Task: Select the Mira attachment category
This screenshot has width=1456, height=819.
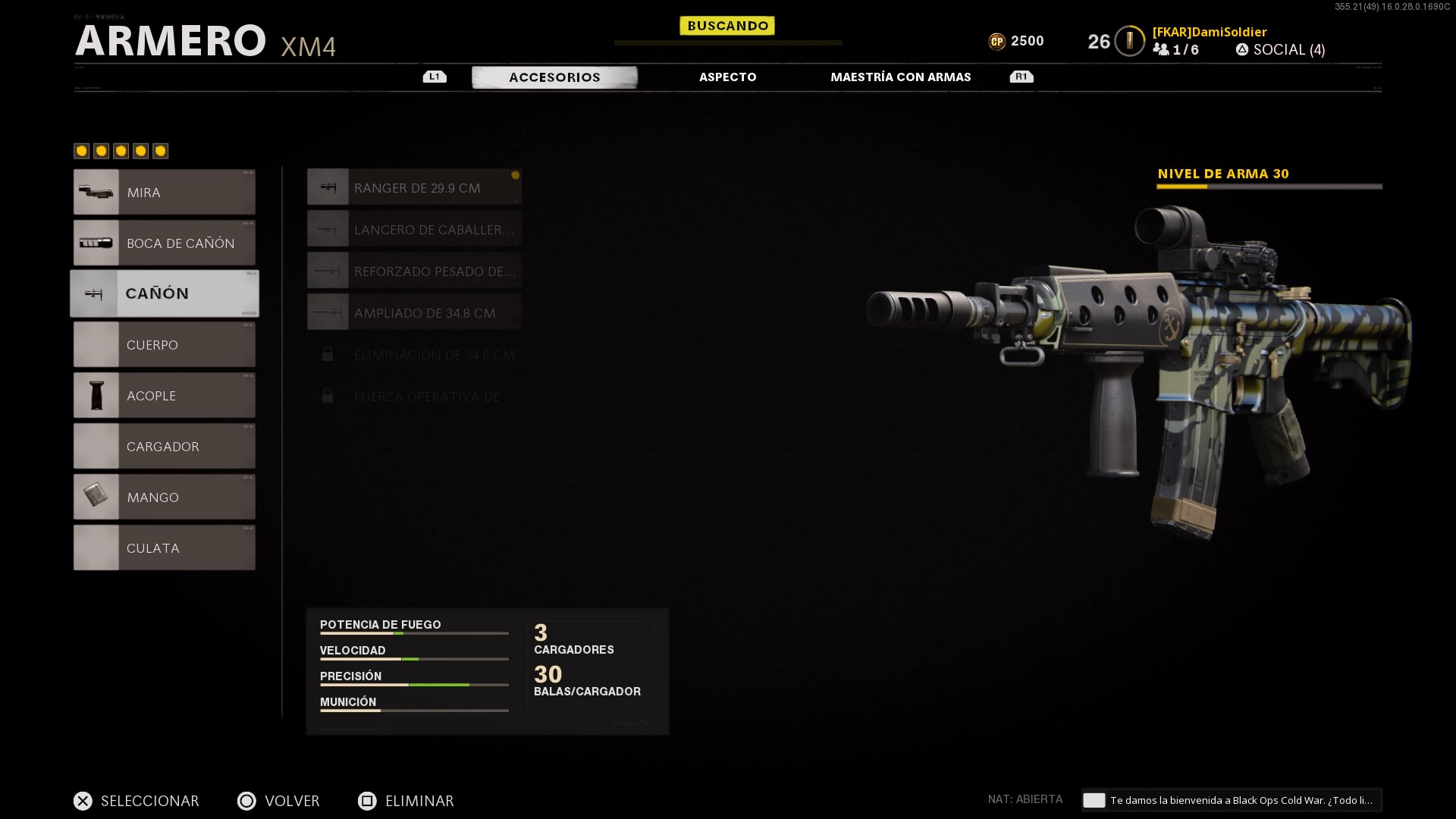Action: pyautogui.click(x=165, y=193)
